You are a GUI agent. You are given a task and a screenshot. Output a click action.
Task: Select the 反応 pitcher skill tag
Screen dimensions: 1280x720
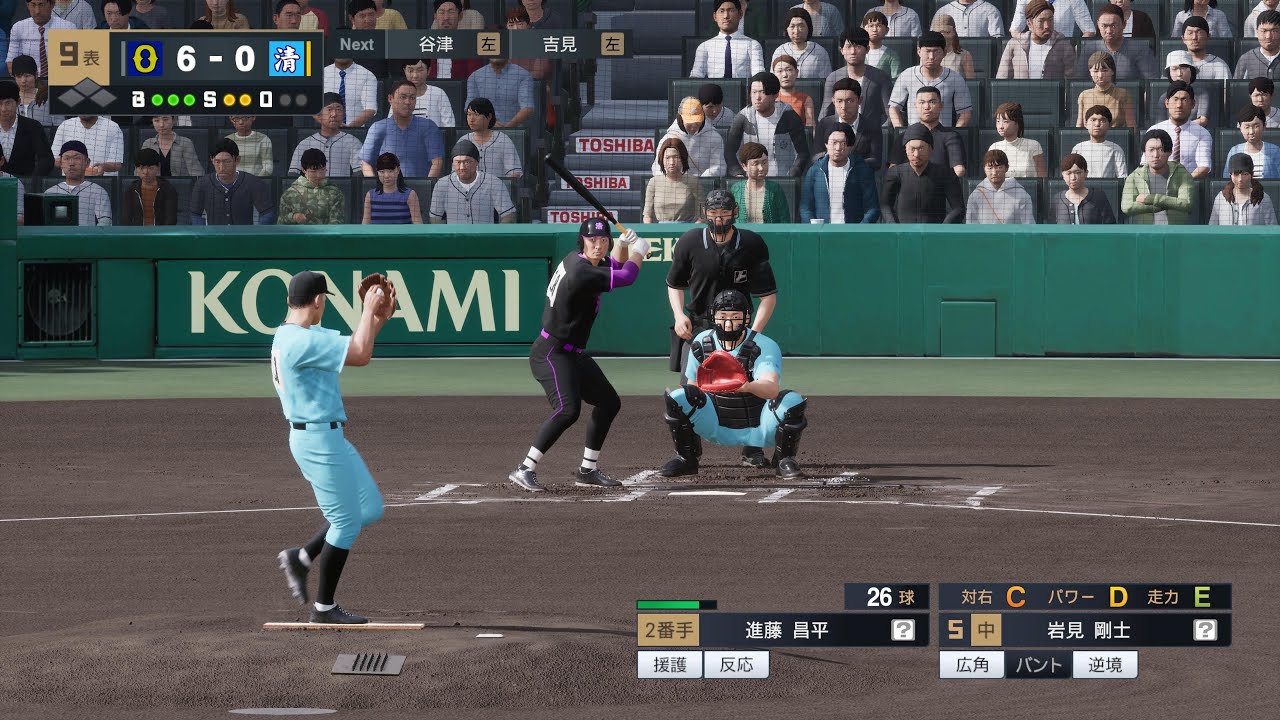pos(736,665)
